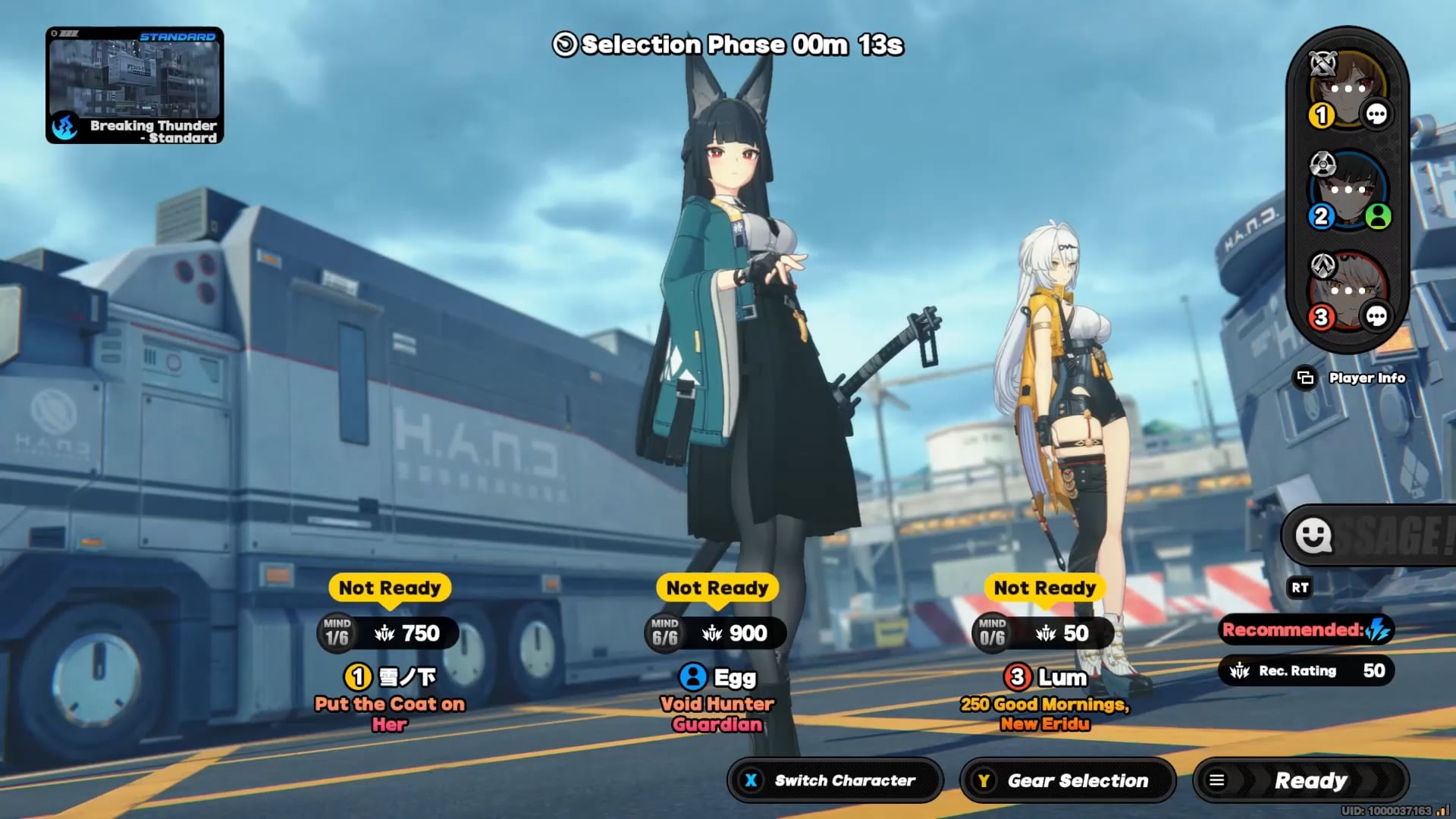1456x819 pixels.
Task: Open chat bubble for player 1
Action: coord(1376,115)
